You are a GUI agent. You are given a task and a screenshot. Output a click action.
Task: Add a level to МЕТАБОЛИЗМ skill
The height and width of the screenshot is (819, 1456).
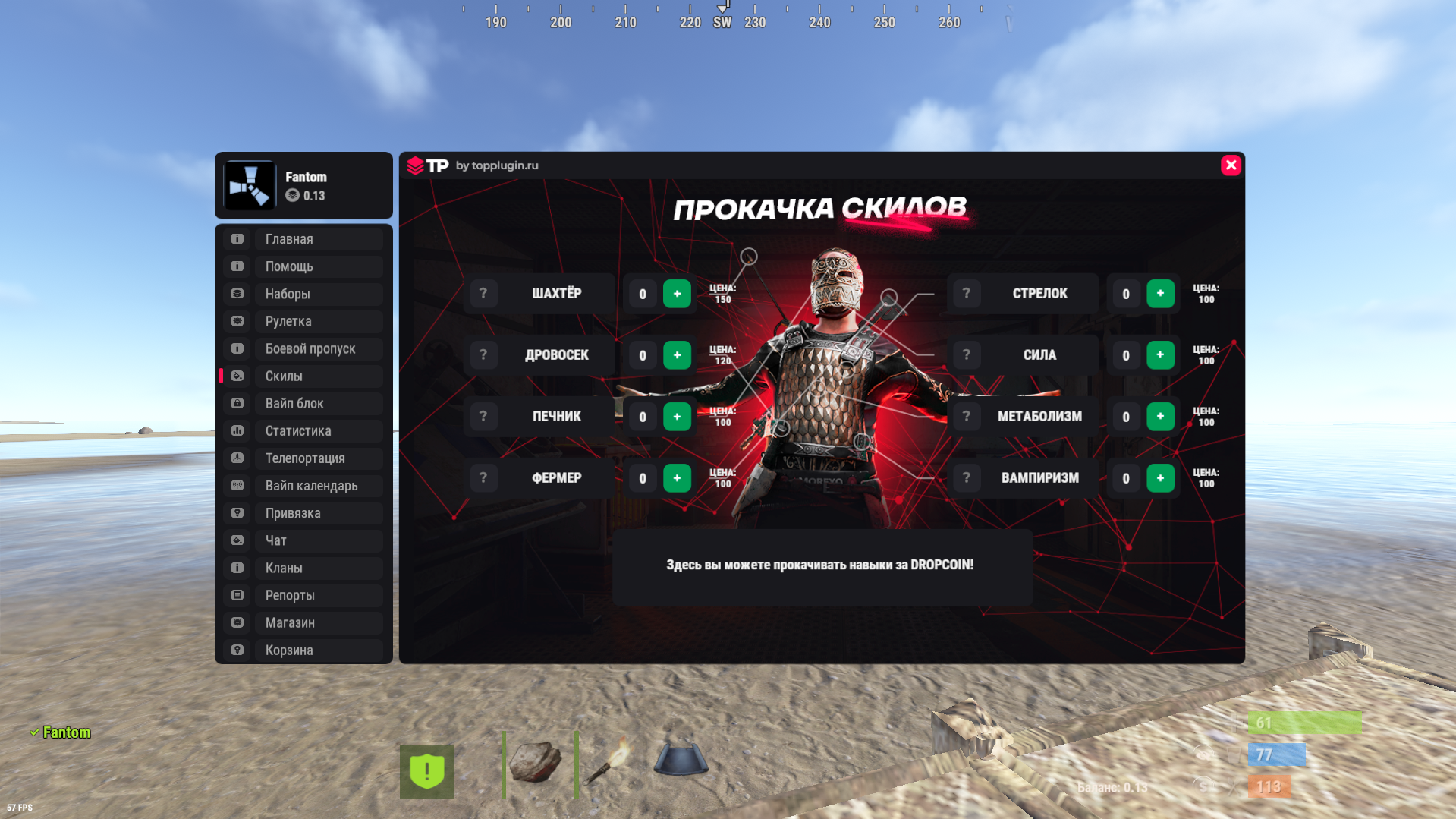(x=1160, y=416)
